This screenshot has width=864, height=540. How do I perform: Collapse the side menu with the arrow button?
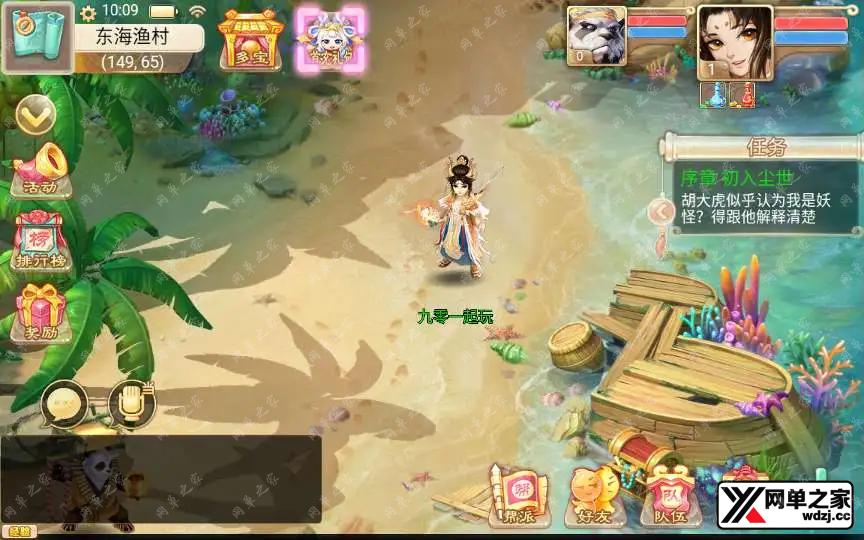tap(35, 117)
